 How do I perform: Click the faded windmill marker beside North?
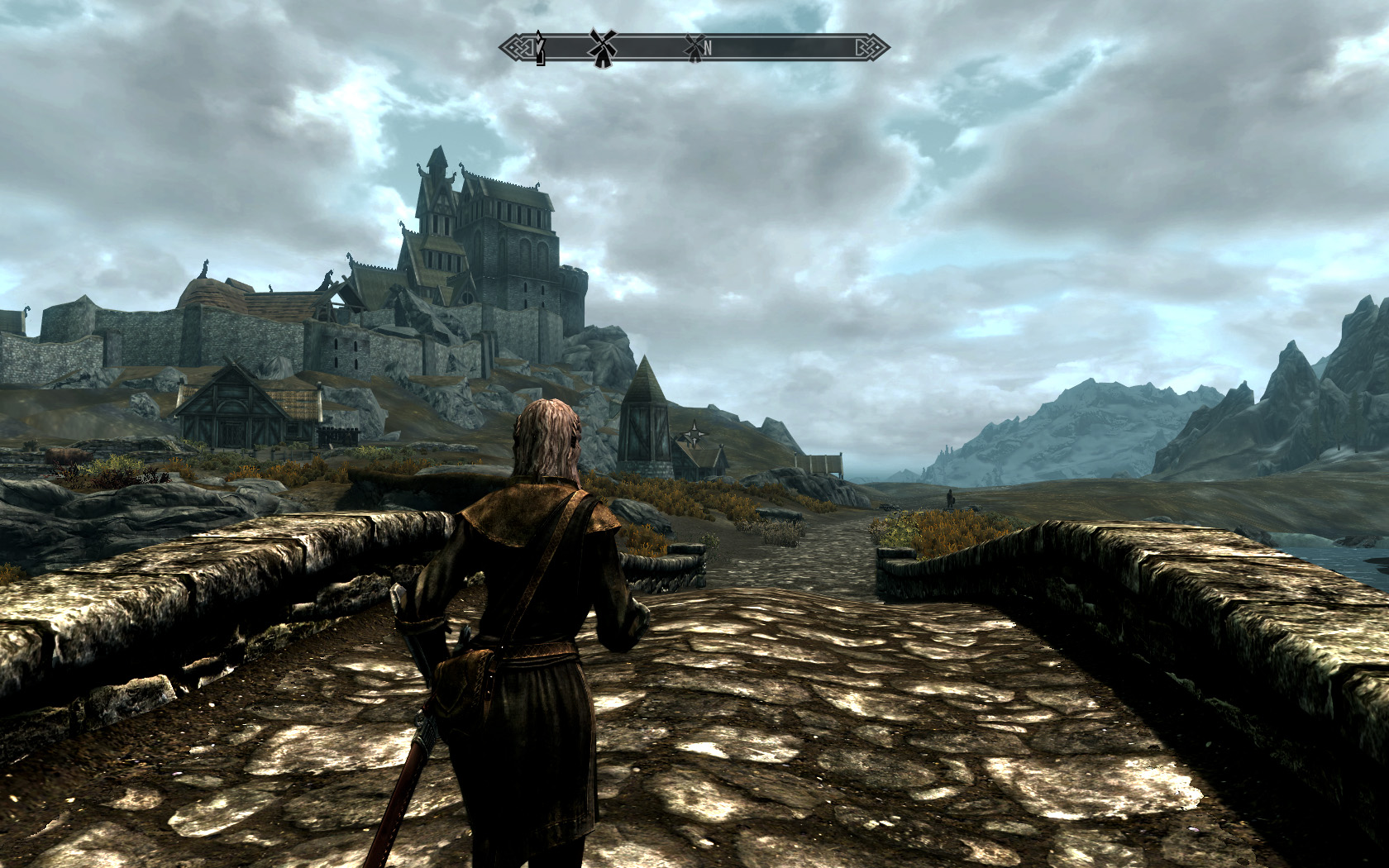coord(693,48)
